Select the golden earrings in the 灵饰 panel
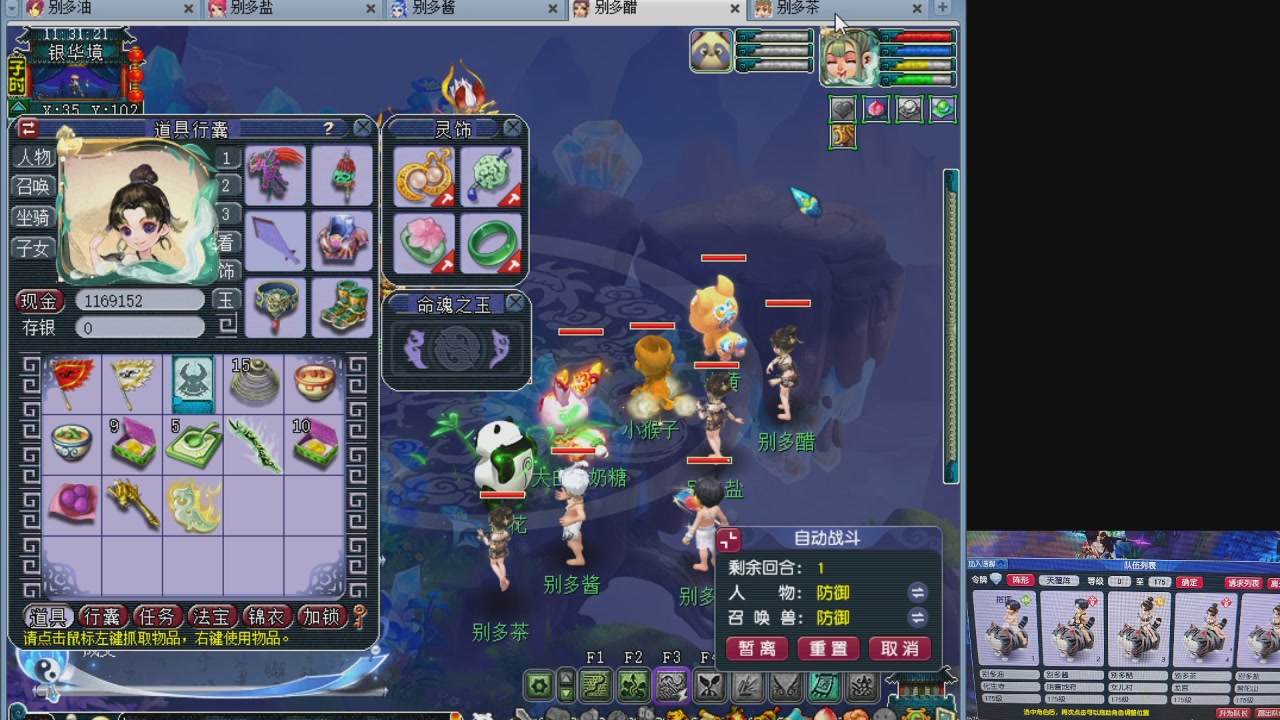Image resolution: width=1280 pixels, height=720 pixels. tap(424, 175)
